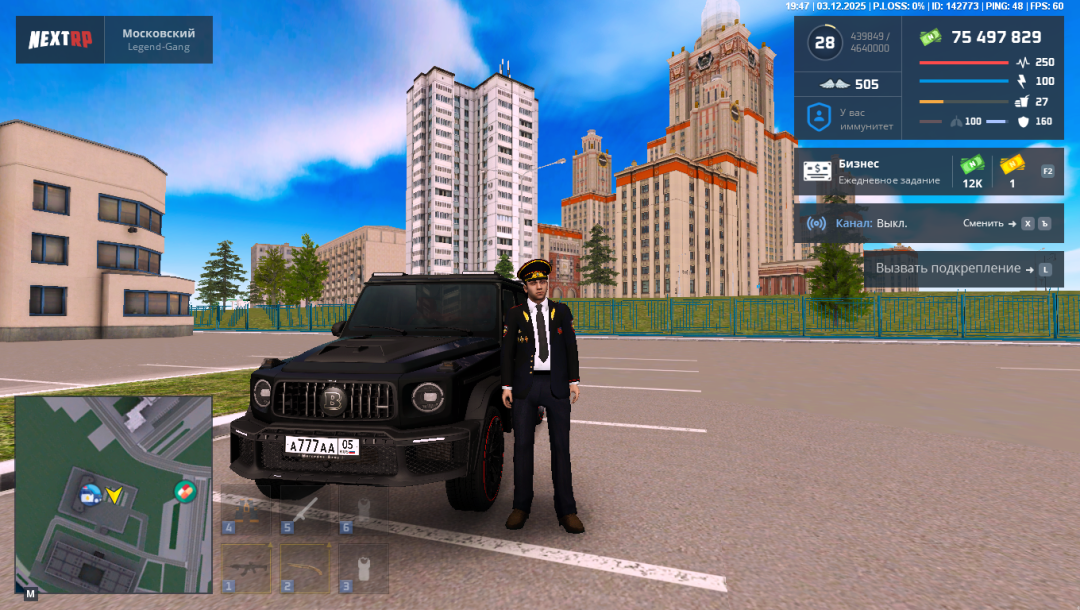This screenshot has height=610, width=1080.
Task: Open the Бизнес daily task panel
Action: (x=928, y=171)
